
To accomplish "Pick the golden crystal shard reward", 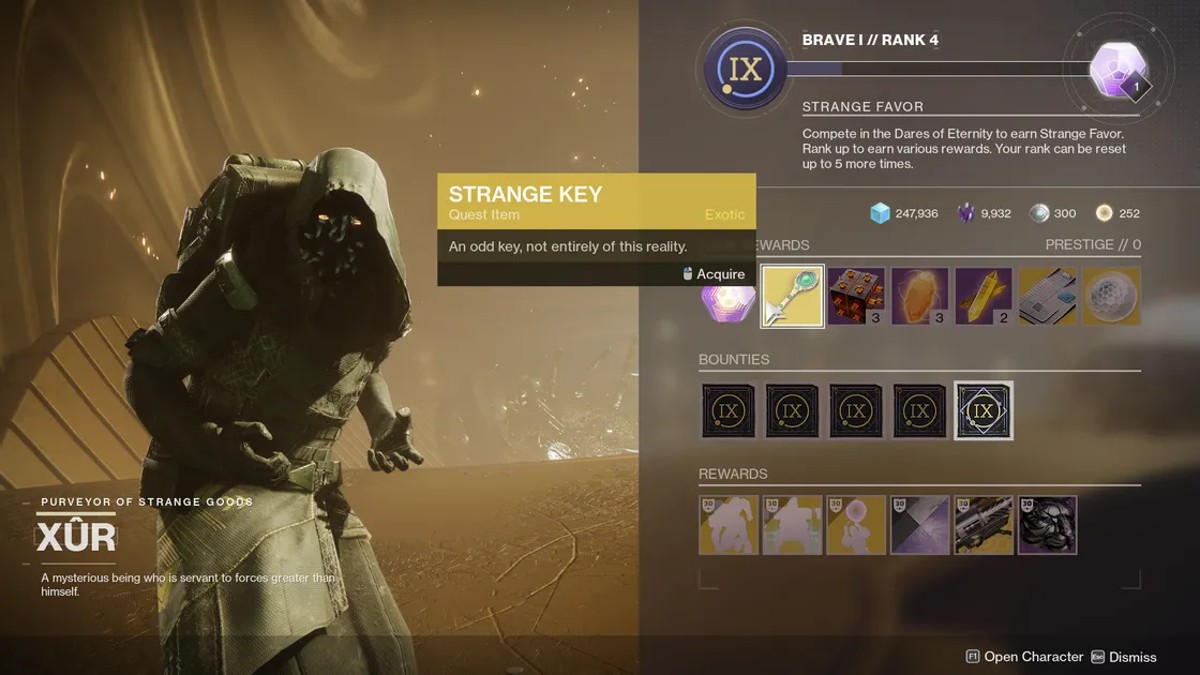I will pos(984,296).
